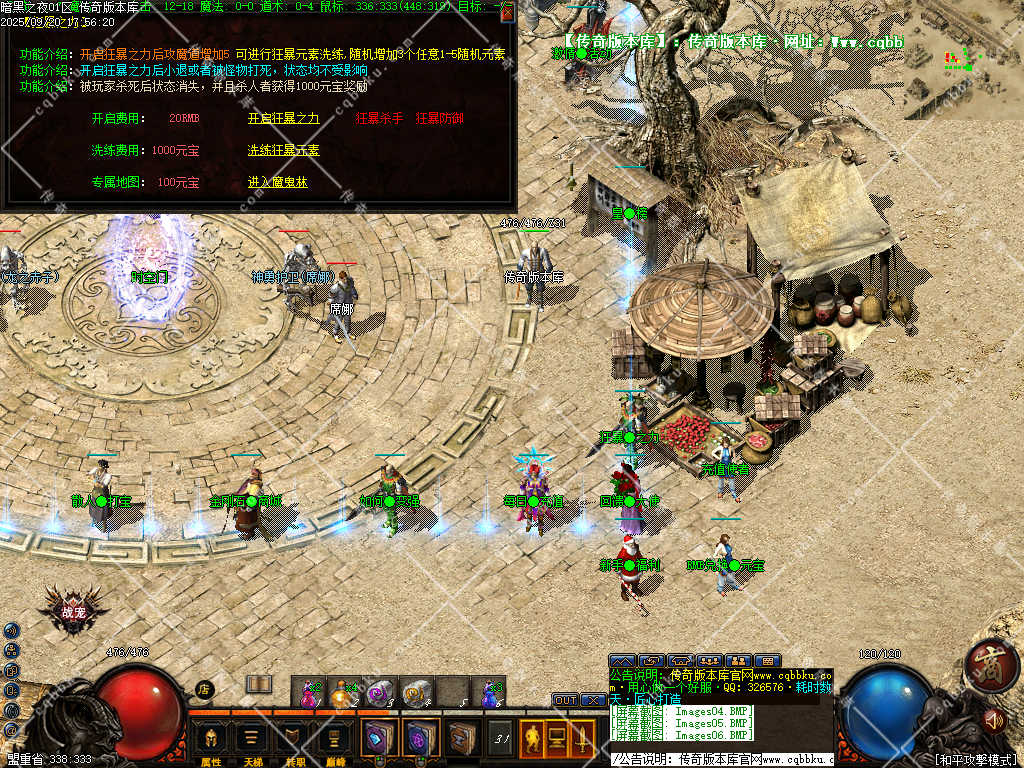
Task: Close the NPC dialog panel
Action: (x=507, y=12)
